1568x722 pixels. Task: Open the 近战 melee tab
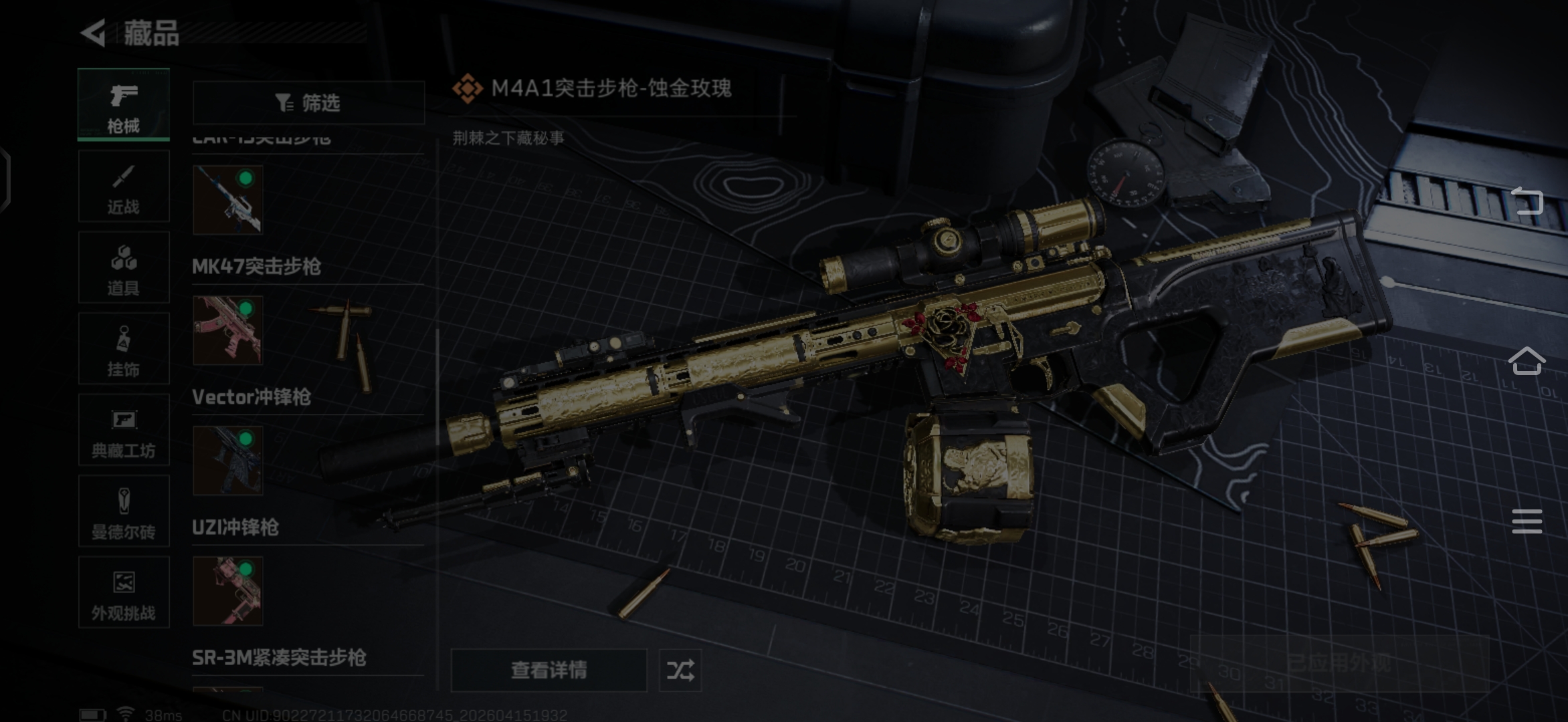tap(124, 187)
